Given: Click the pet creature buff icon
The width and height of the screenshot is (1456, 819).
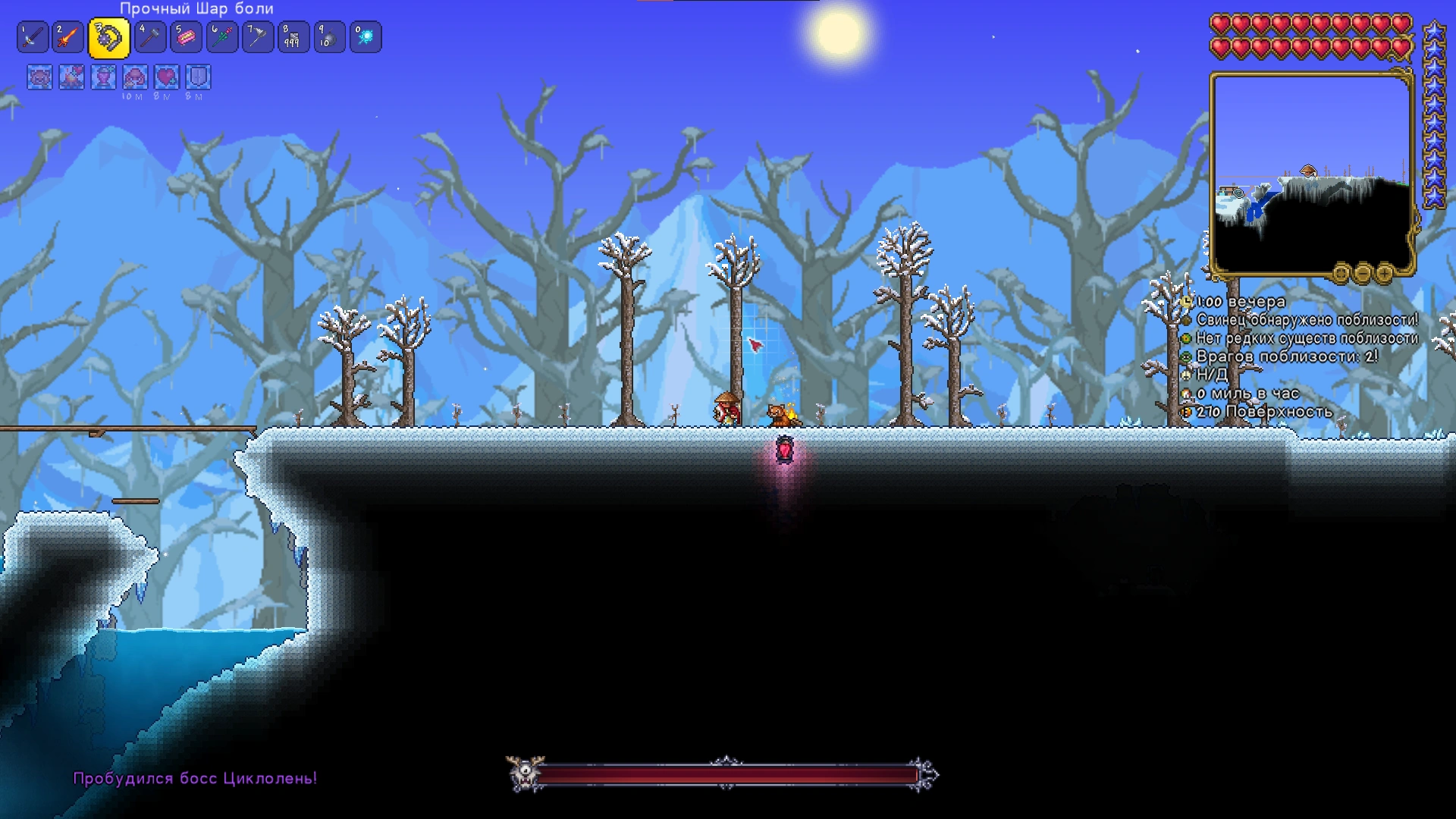Looking at the screenshot, I should coord(39,77).
